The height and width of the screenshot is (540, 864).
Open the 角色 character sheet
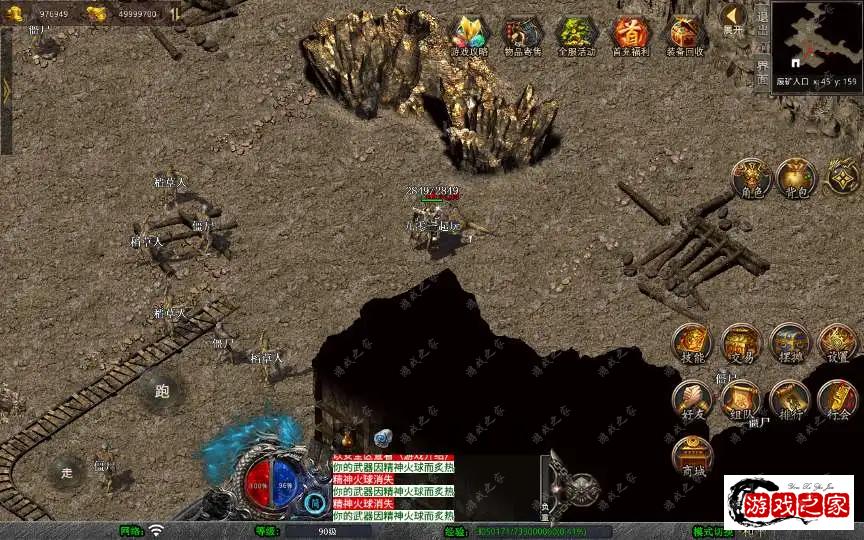pyautogui.click(x=750, y=178)
